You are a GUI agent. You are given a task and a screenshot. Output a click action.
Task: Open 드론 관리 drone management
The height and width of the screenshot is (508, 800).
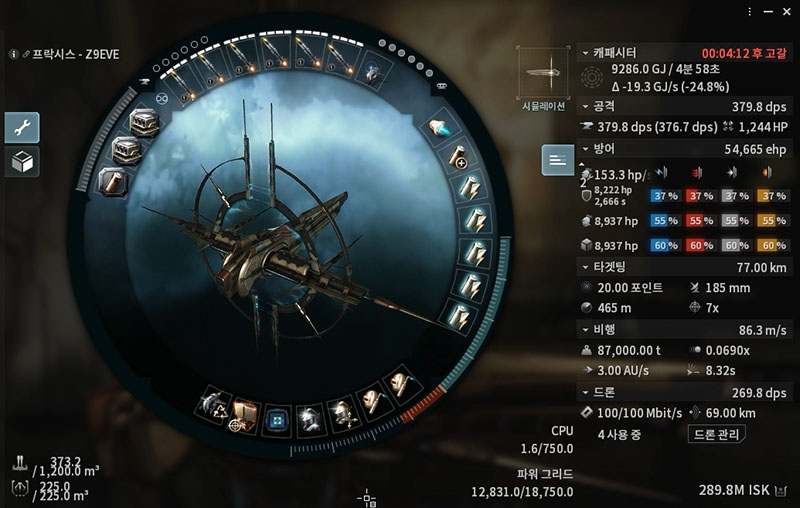718,433
